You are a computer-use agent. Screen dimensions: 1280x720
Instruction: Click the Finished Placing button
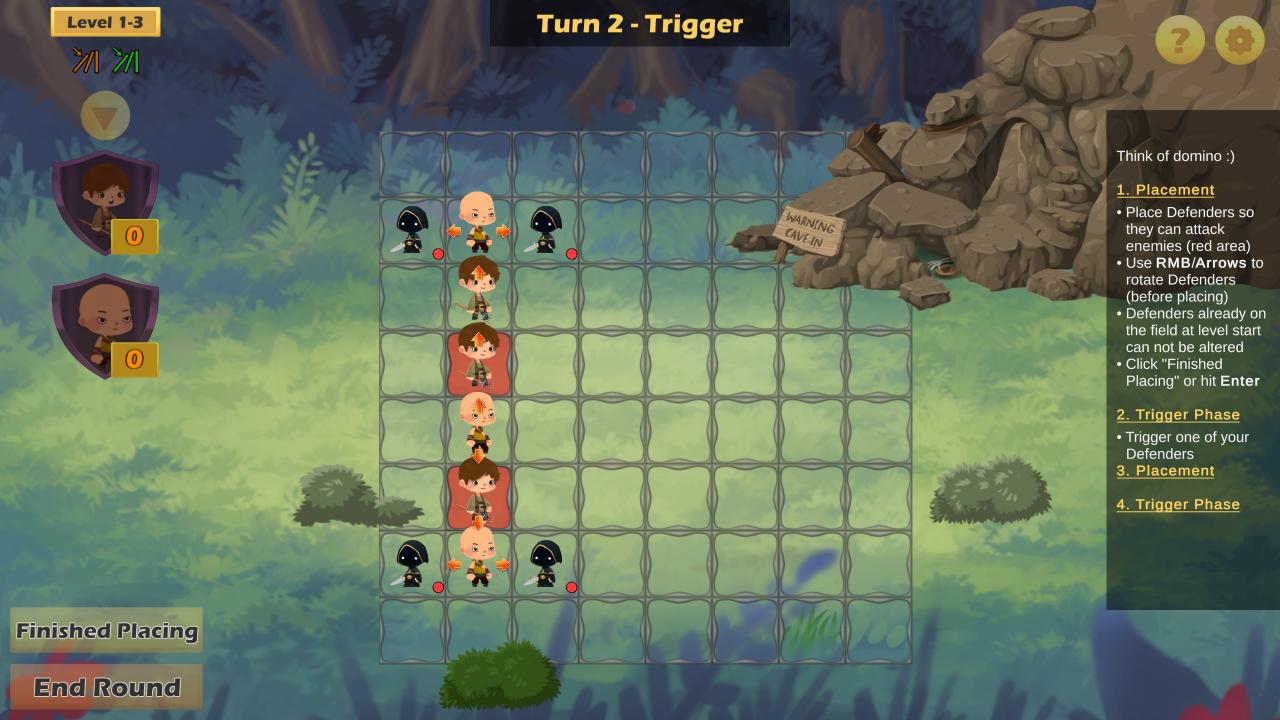106,631
